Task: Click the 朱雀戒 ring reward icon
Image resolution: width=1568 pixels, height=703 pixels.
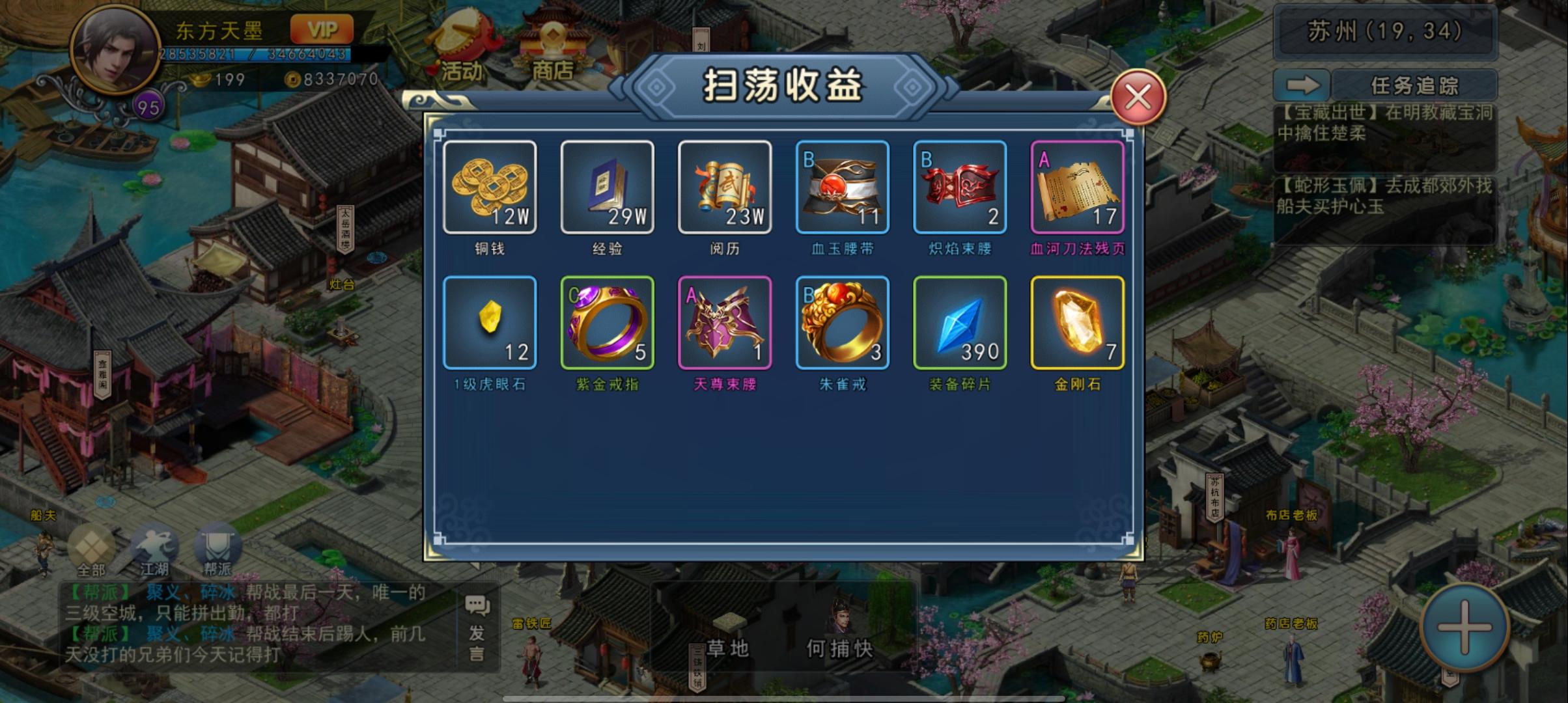Action: click(x=841, y=324)
